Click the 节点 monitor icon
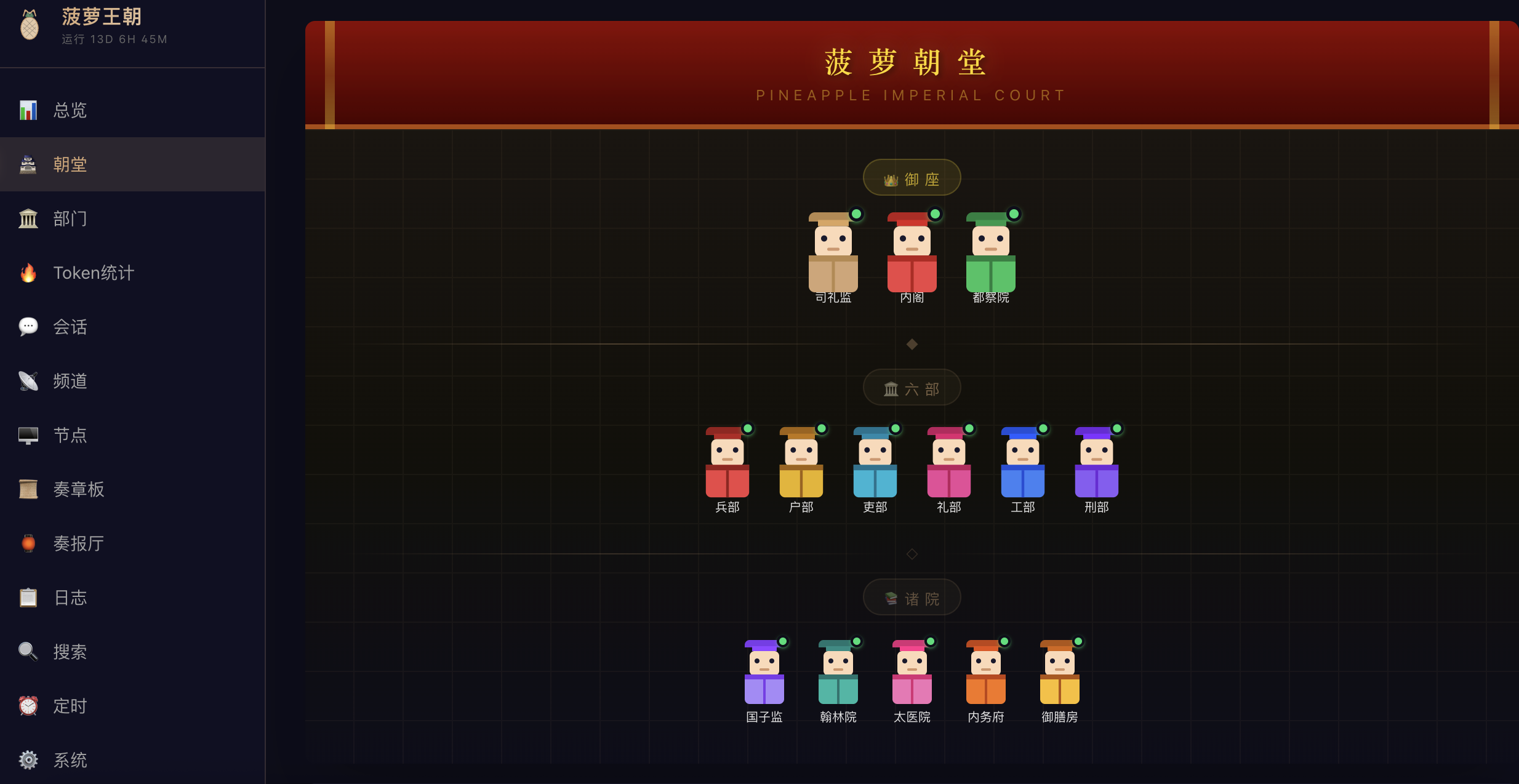1519x784 pixels. (x=28, y=435)
